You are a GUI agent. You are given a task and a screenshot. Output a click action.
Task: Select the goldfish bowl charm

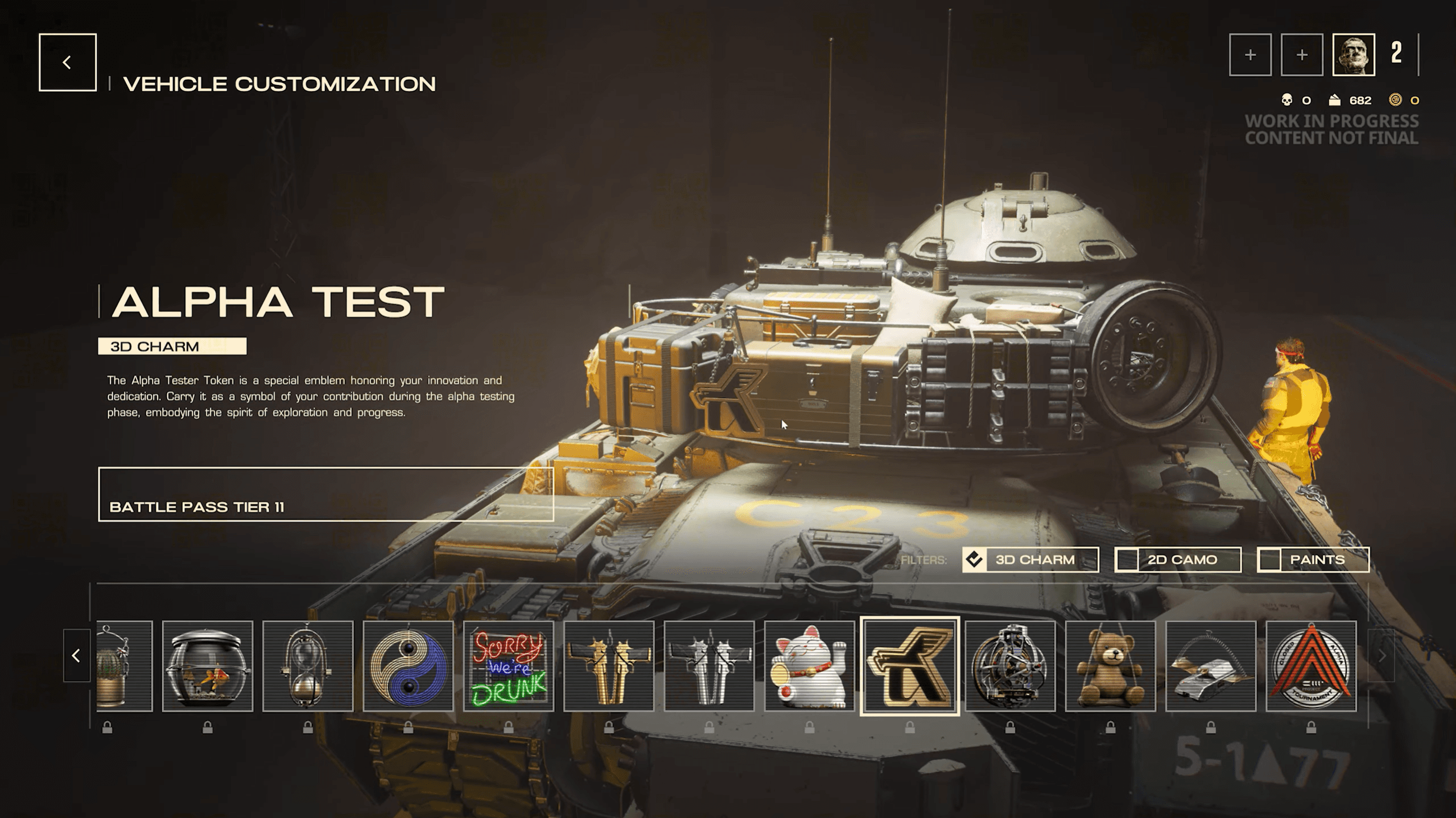tap(208, 665)
